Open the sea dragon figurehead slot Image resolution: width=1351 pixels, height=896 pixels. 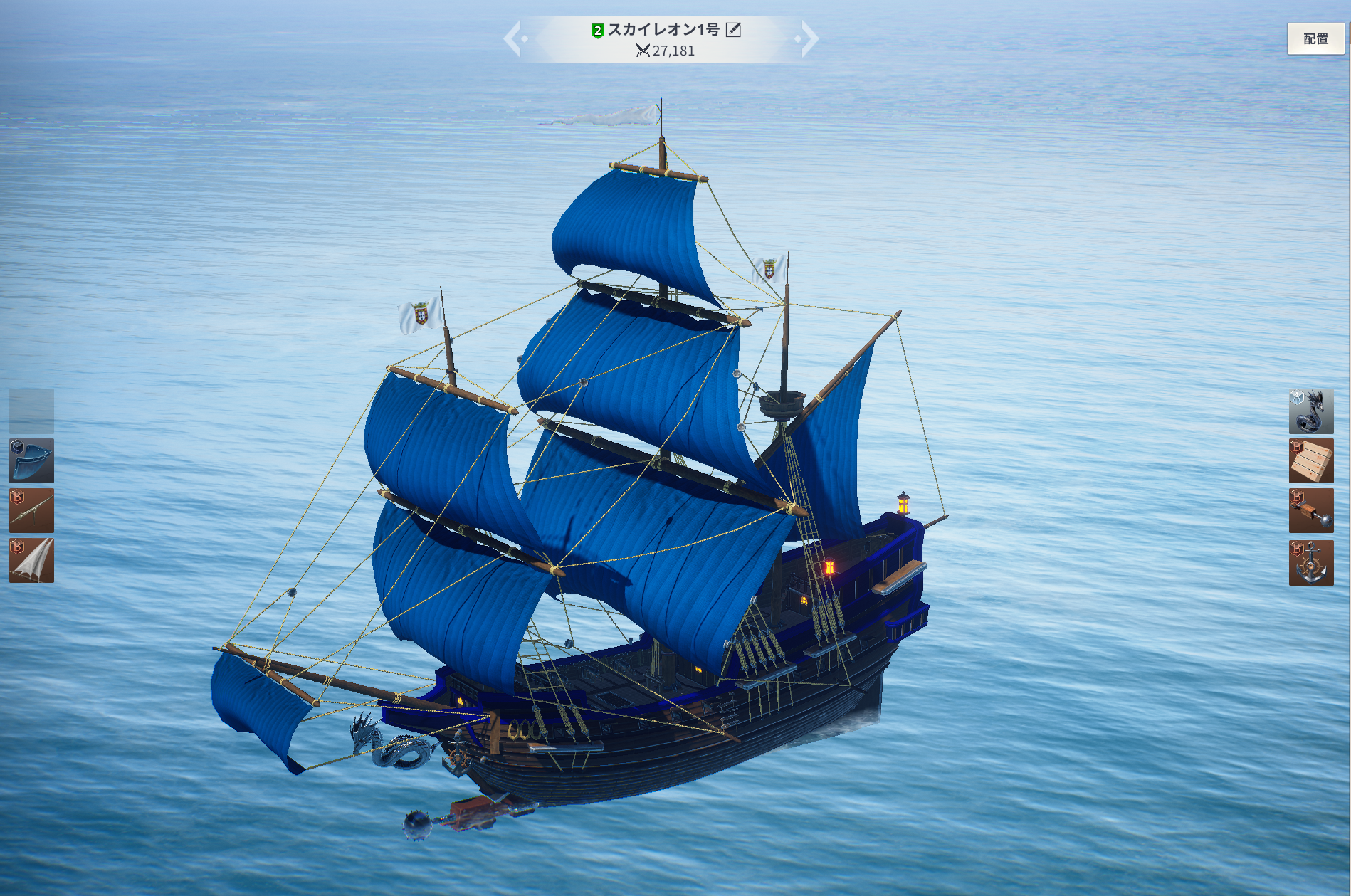click(x=1311, y=411)
